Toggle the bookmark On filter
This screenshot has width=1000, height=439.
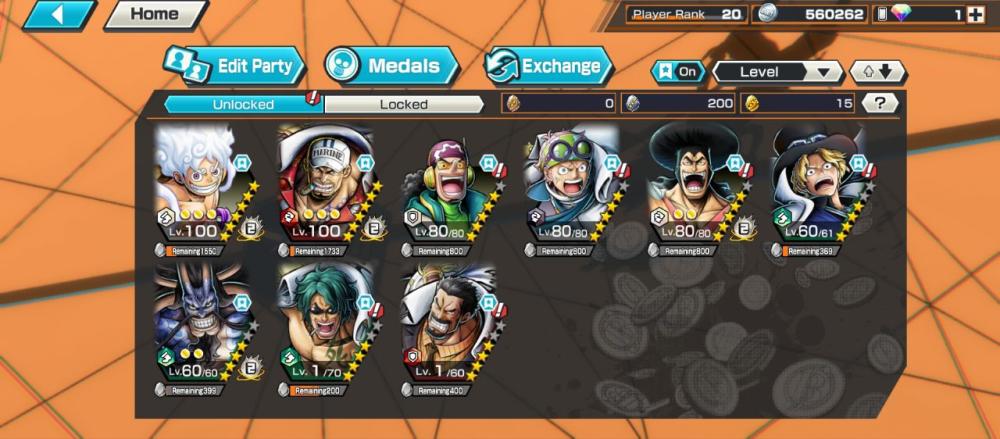pos(677,72)
